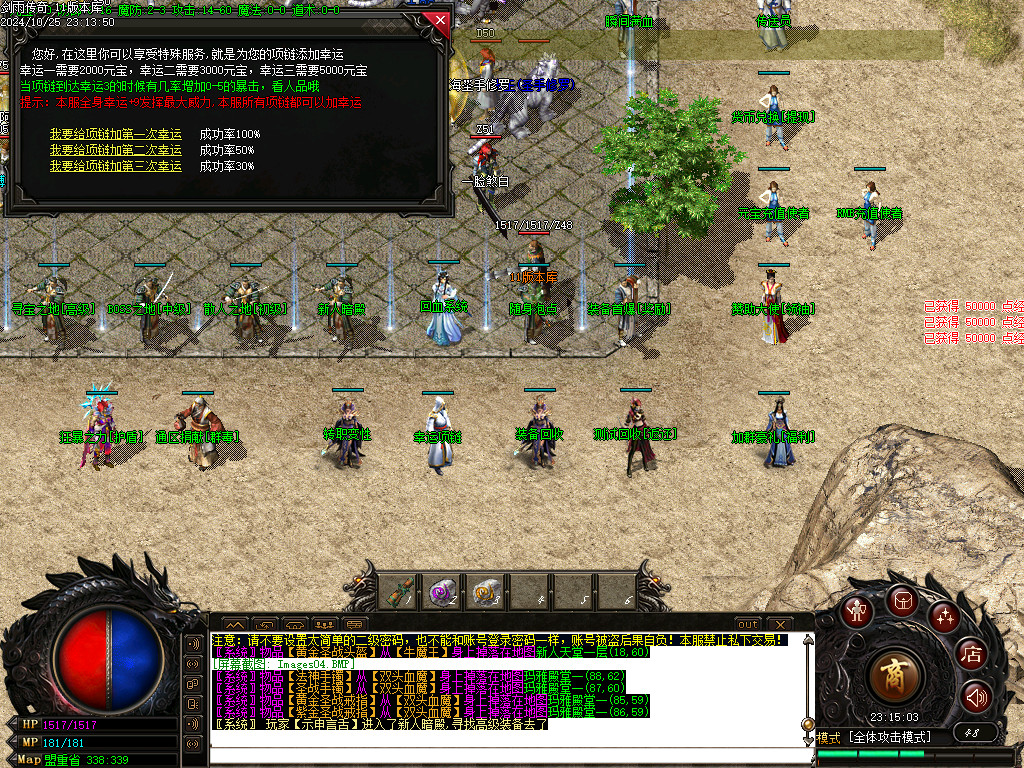Select the orange spiral stone in slot 3
Image resolution: width=1024 pixels, height=768 pixels.
pyautogui.click(x=487, y=592)
